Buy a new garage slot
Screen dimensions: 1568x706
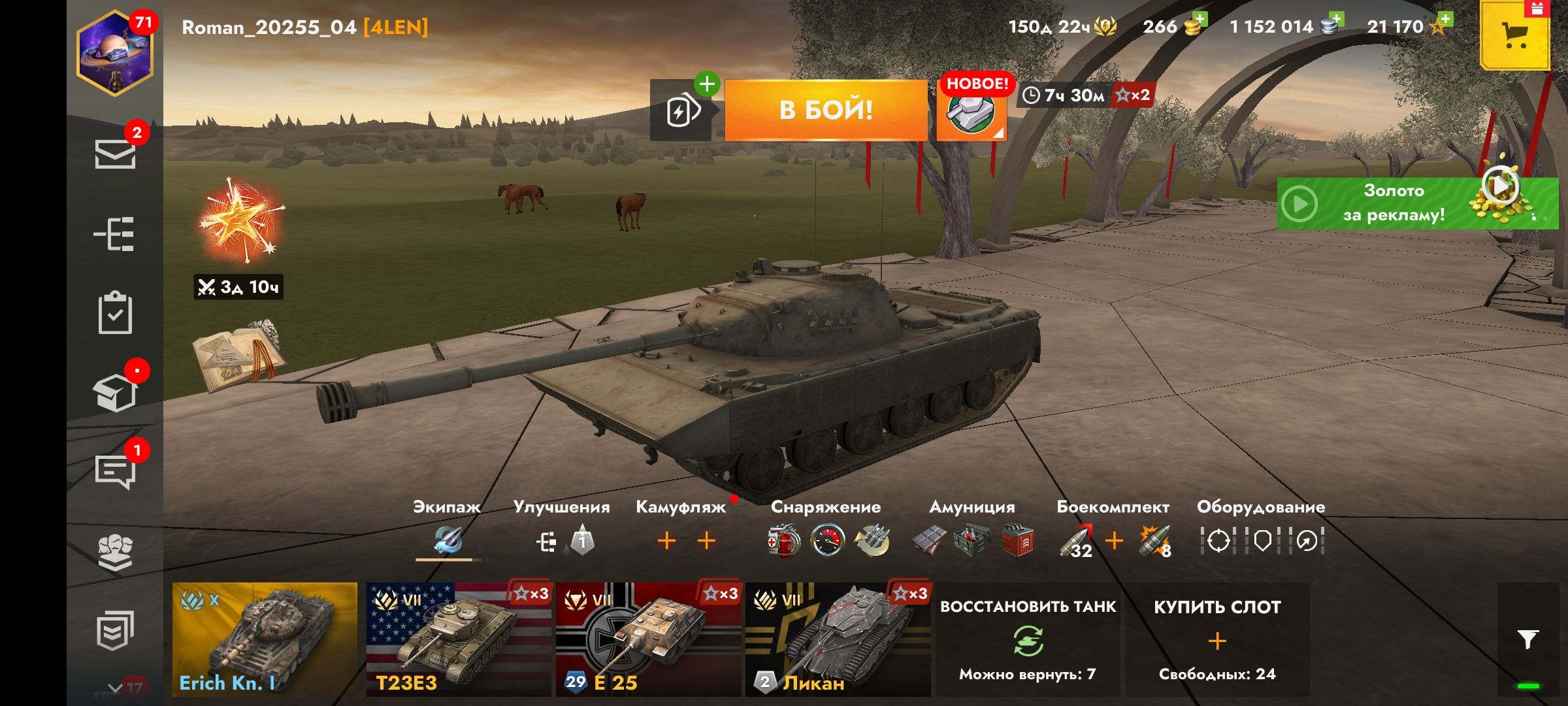[x=1217, y=639]
